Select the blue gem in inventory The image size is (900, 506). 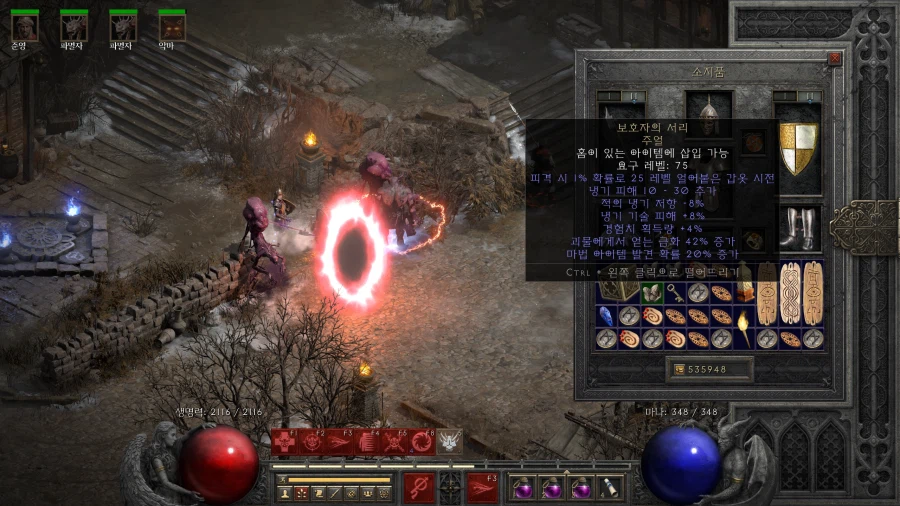pyautogui.click(x=606, y=316)
